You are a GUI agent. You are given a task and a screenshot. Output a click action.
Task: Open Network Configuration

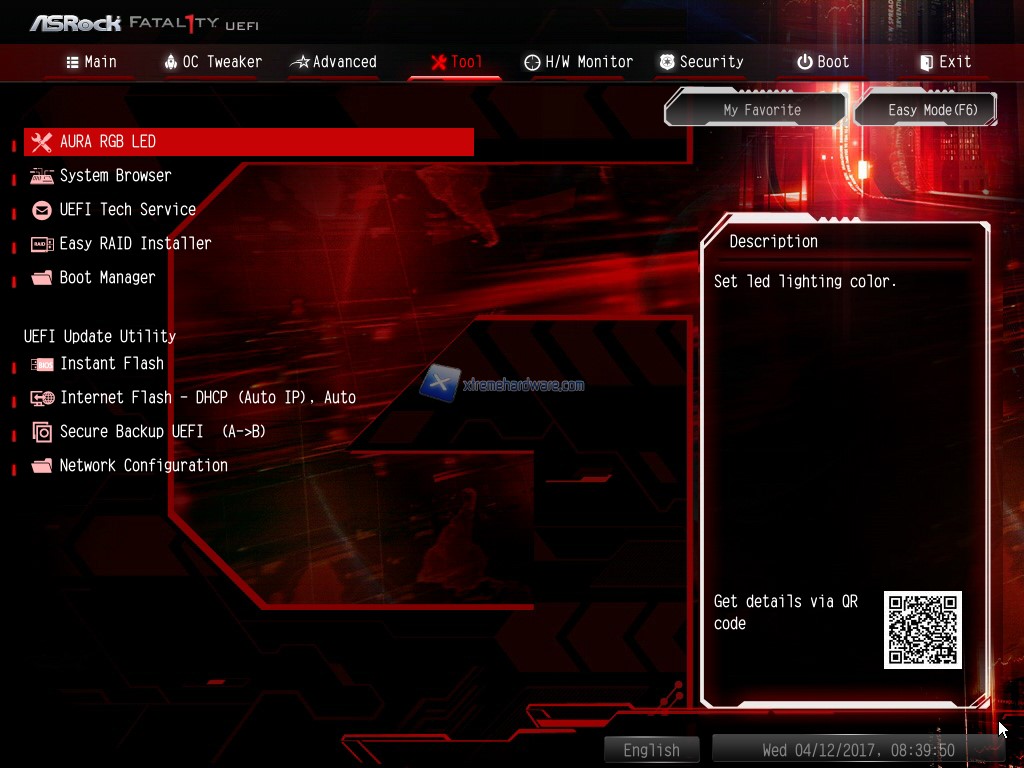(143, 466)
